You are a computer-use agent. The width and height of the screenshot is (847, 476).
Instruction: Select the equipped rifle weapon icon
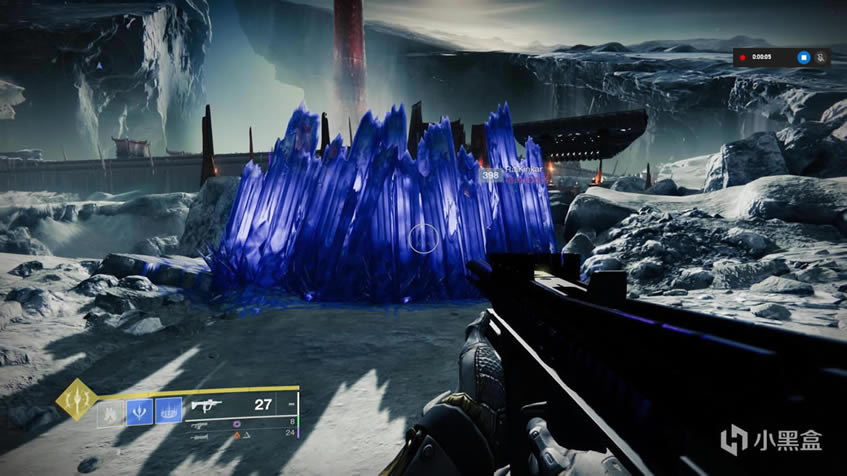click(206, 406)
